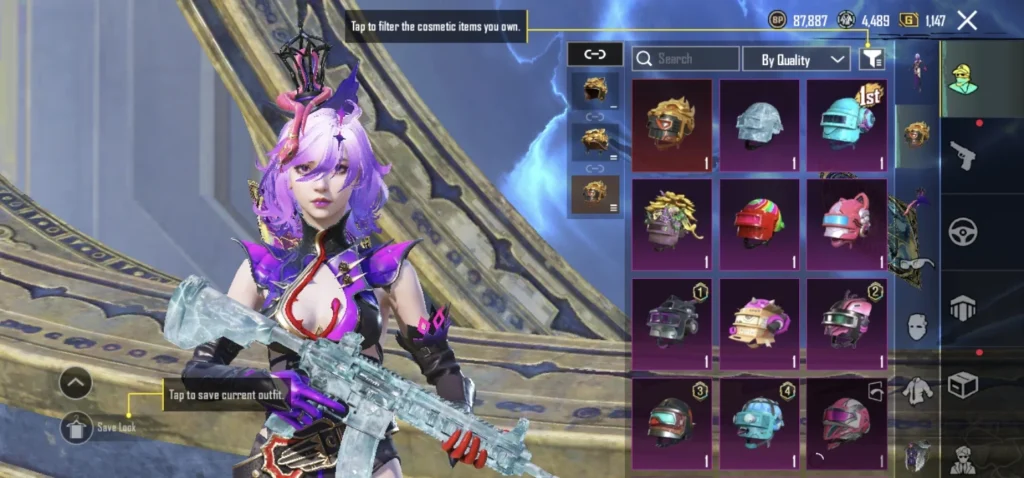The height and width of the screenshot is (478, 1024).
Task: Toggle the link chain button above helmet slots
Action: pos(594,54)
